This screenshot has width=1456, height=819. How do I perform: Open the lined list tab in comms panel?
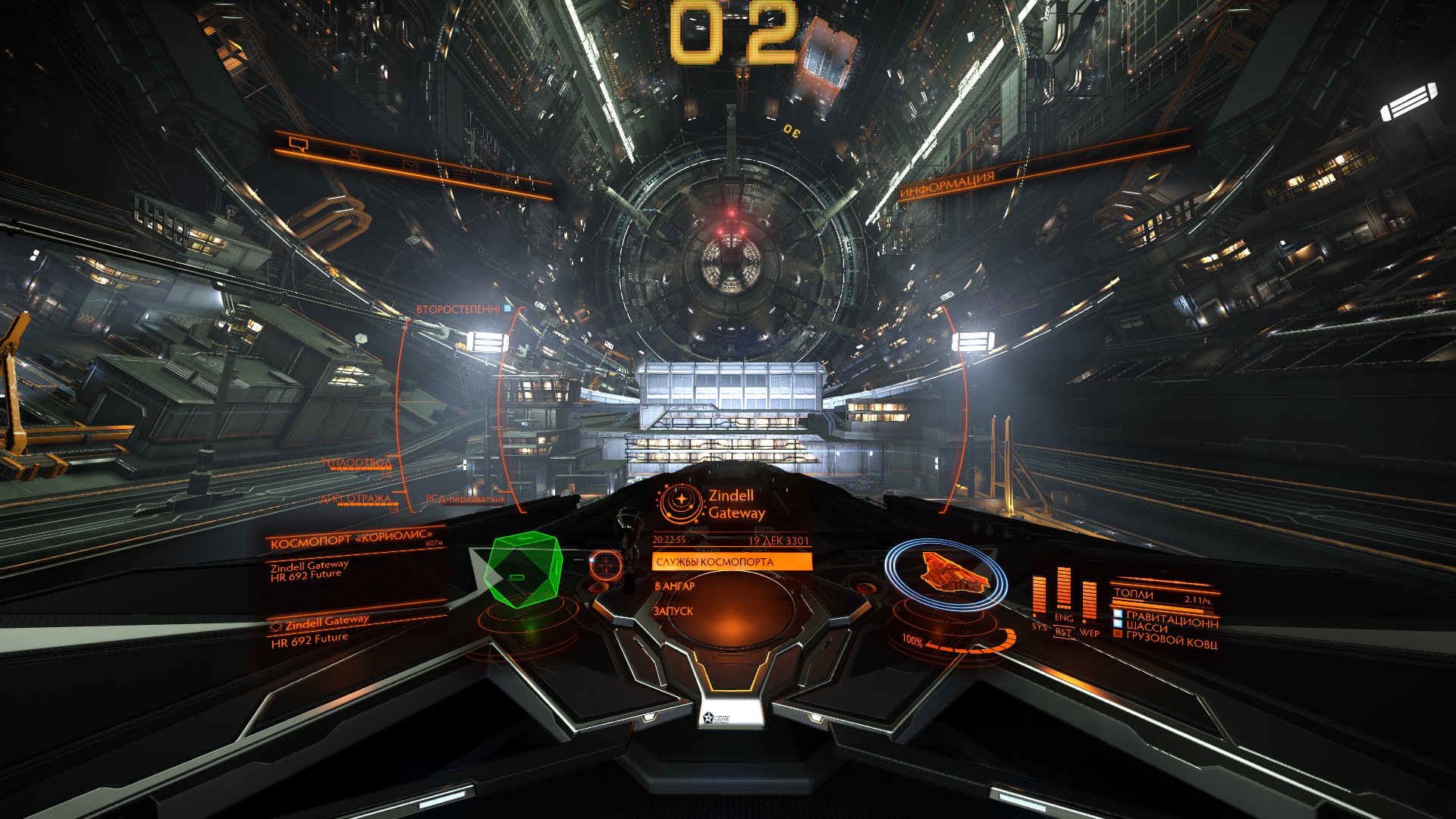pyautogui.click(x=459, y=174)
